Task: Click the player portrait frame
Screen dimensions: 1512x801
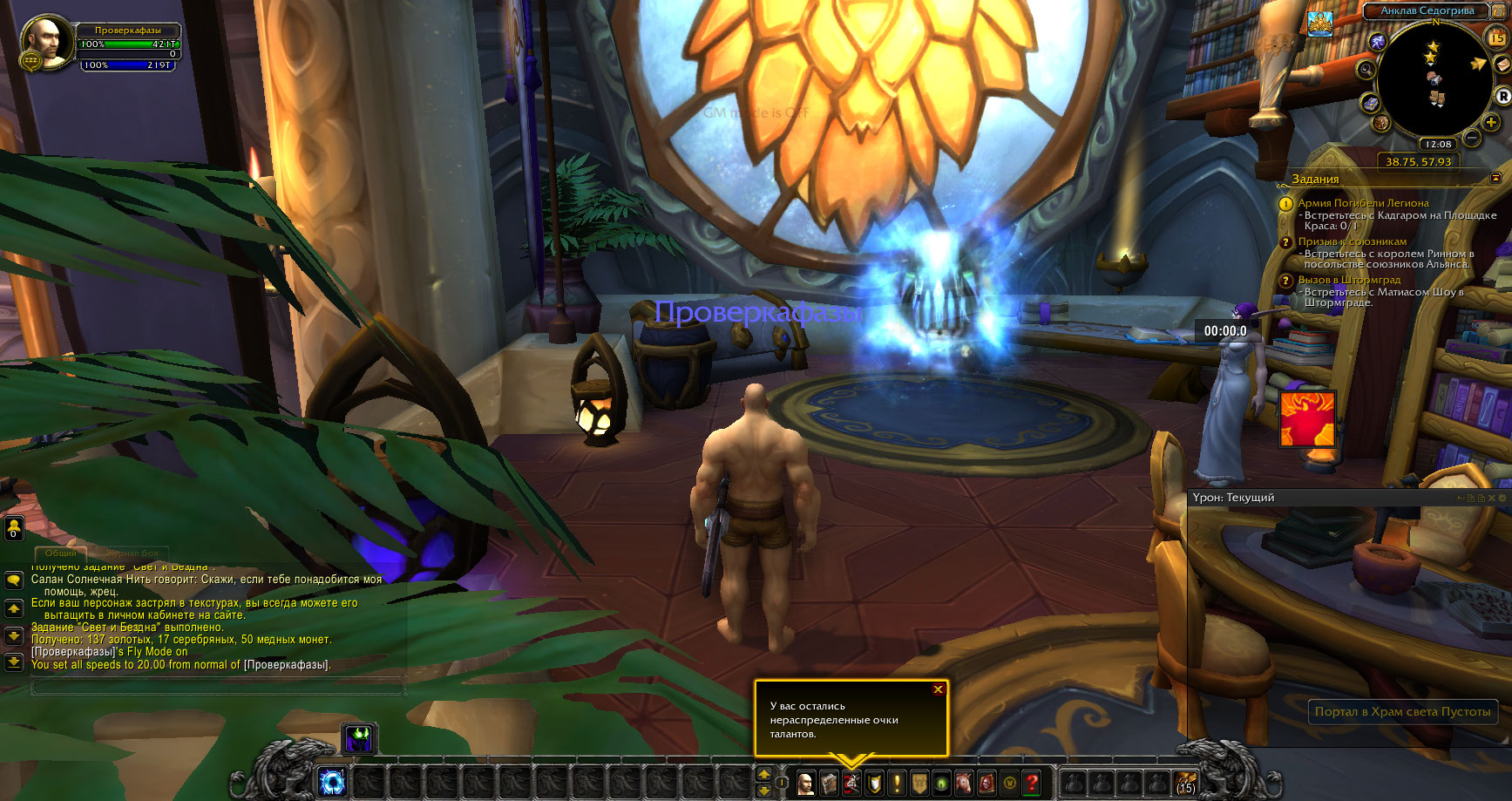Action: [x=48, y=40]
